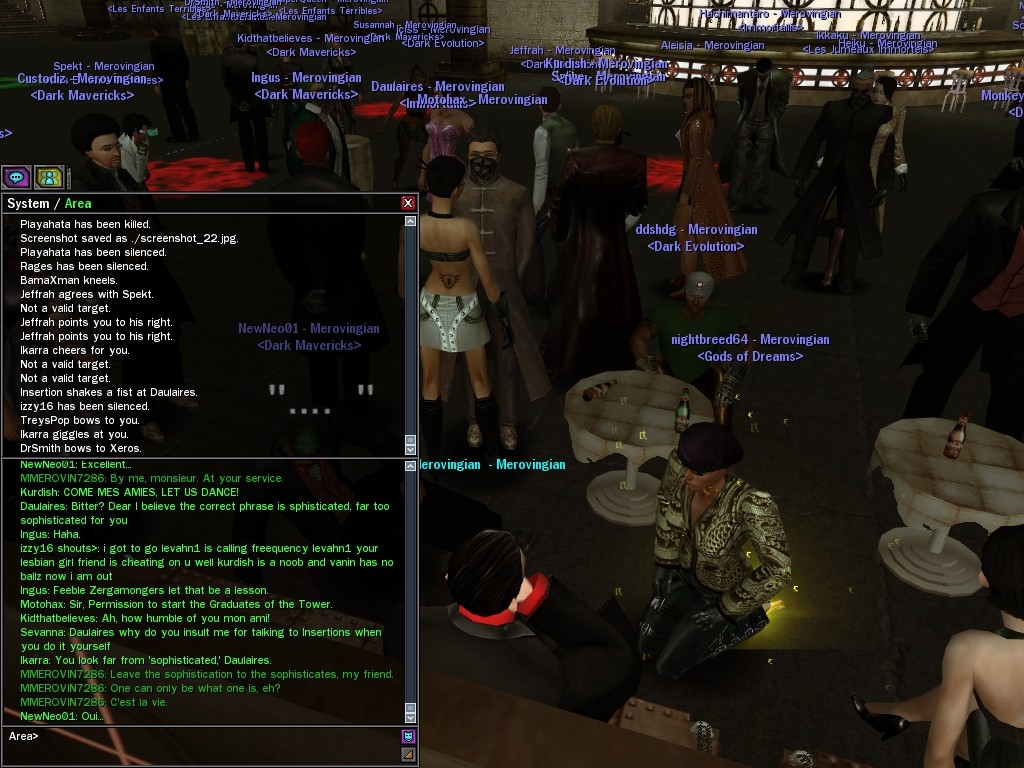Click the orange triangle resize button
Screen dimensions: 1024x768
pyautogui.click(x=408, y=755)
